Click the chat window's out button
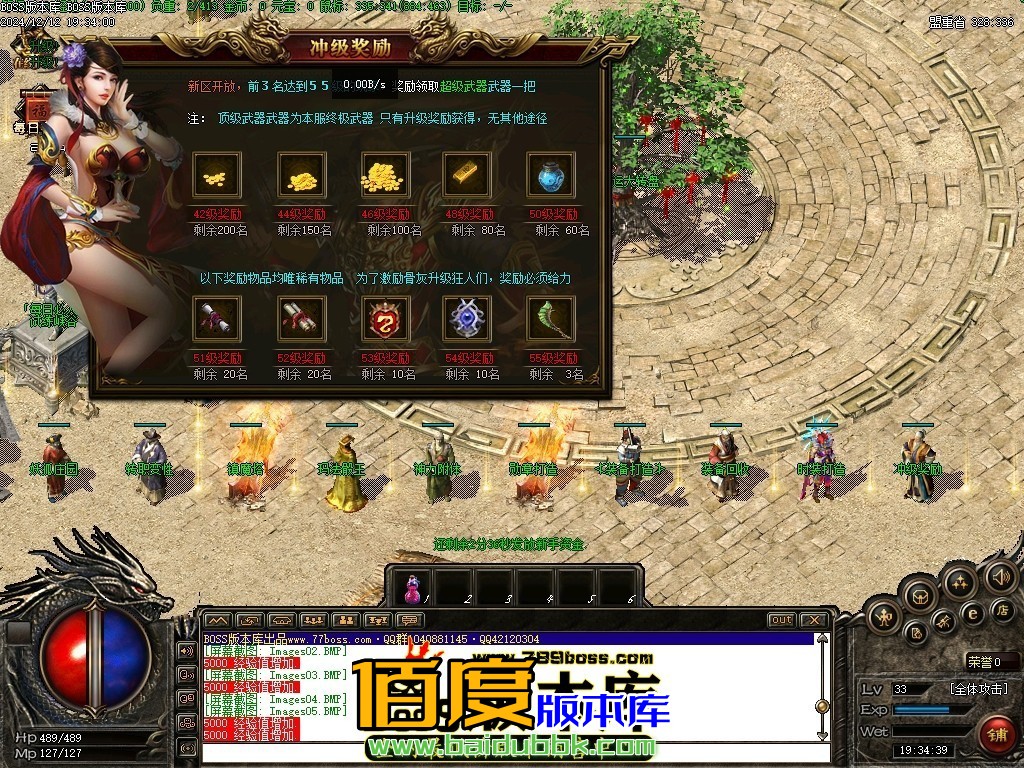 [x=781, y=620]
